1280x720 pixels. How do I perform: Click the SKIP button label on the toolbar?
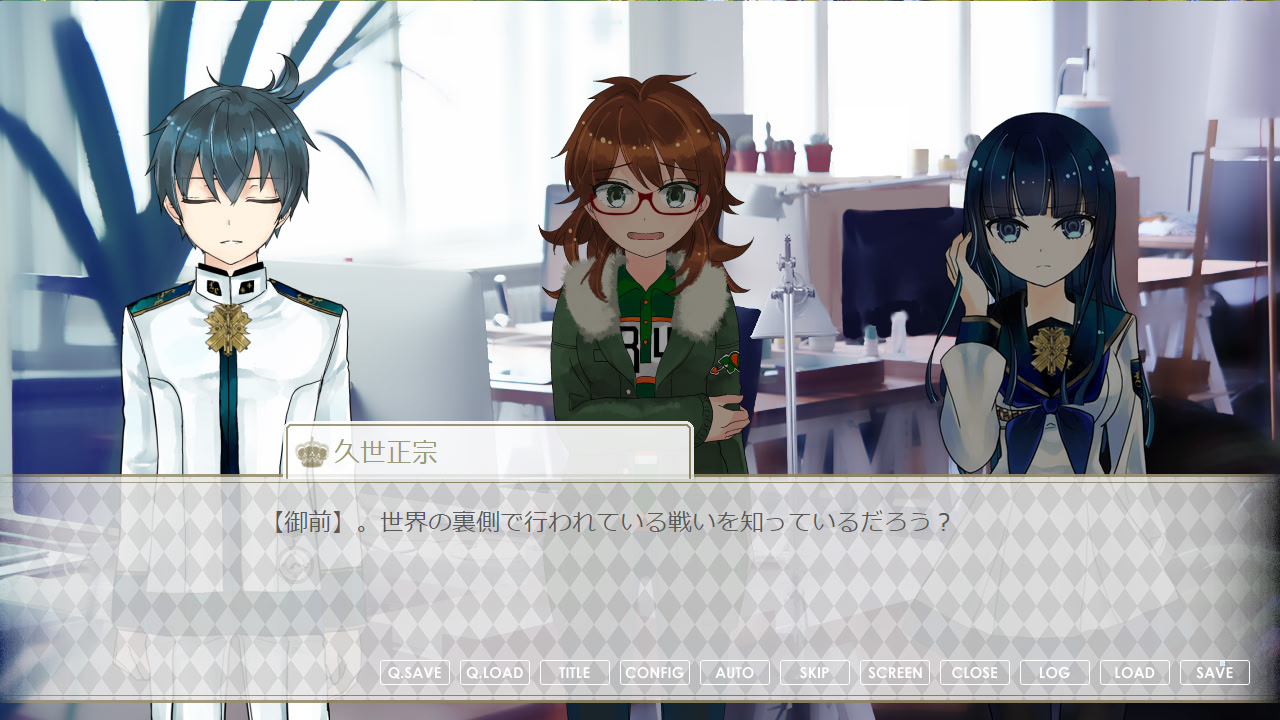814,672
